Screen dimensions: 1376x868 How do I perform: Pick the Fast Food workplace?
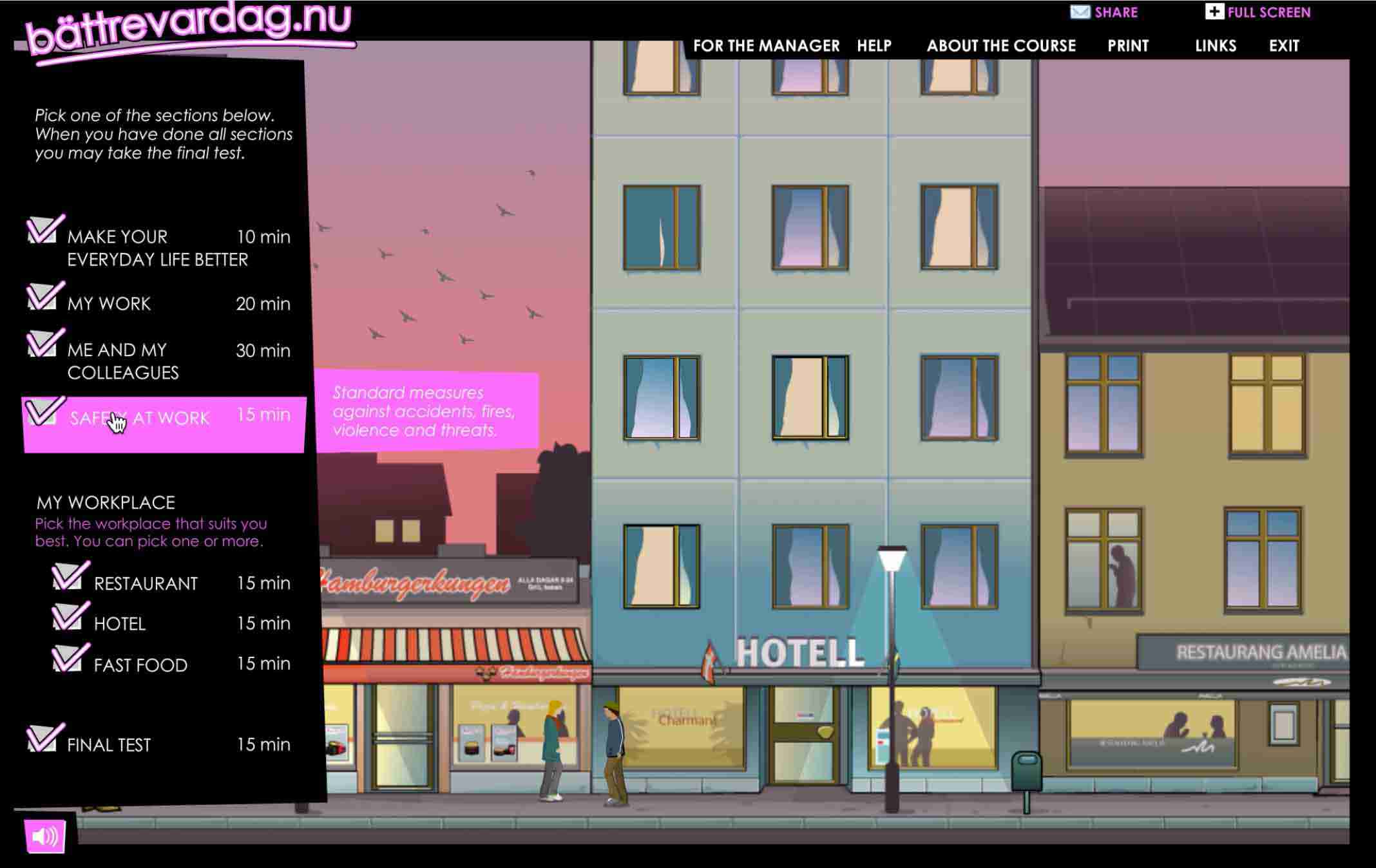[x=140, y=665]
